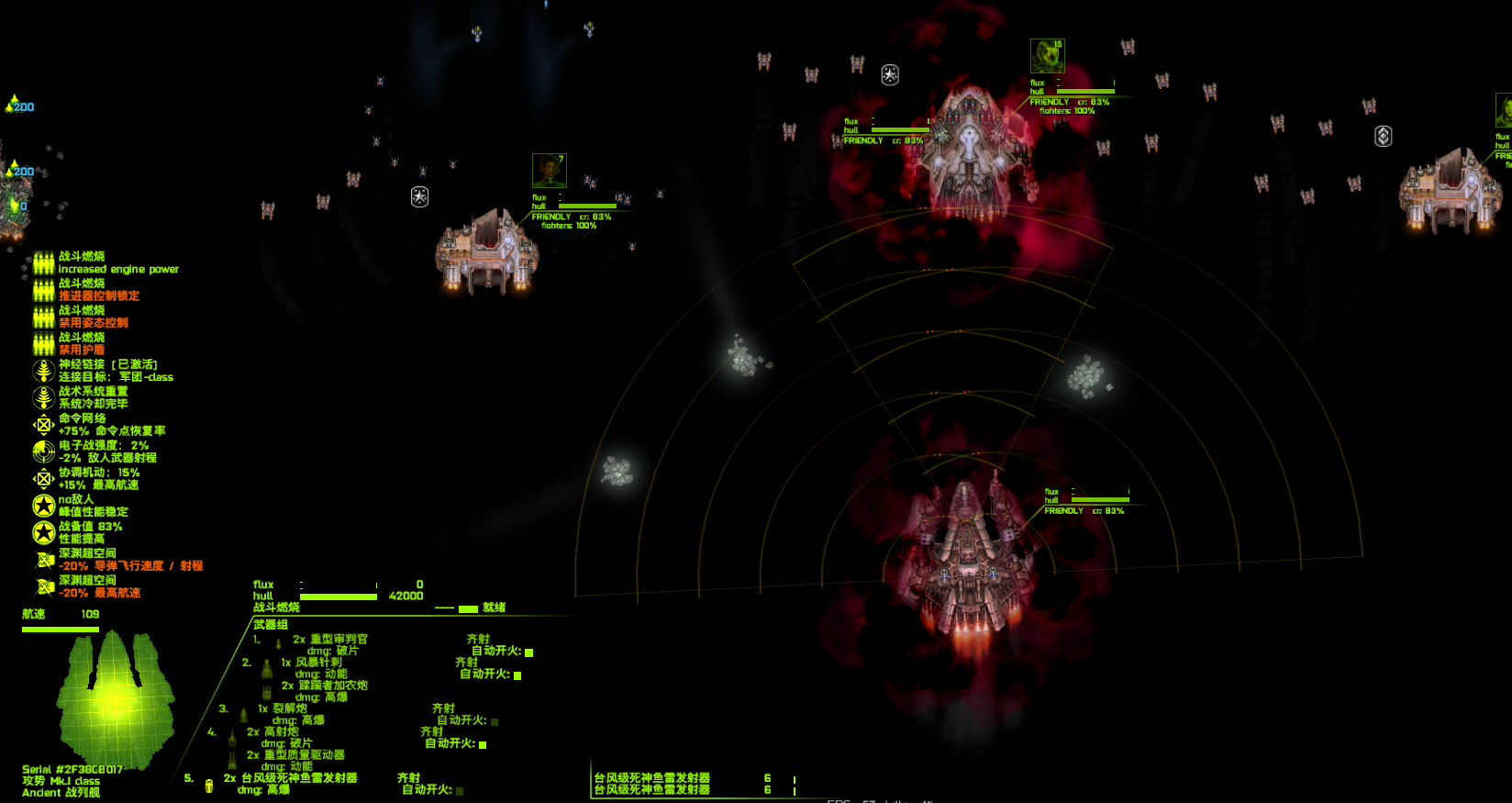
Task: Click the 电子战强度 radar status icon
Action: tap(43, 452)
